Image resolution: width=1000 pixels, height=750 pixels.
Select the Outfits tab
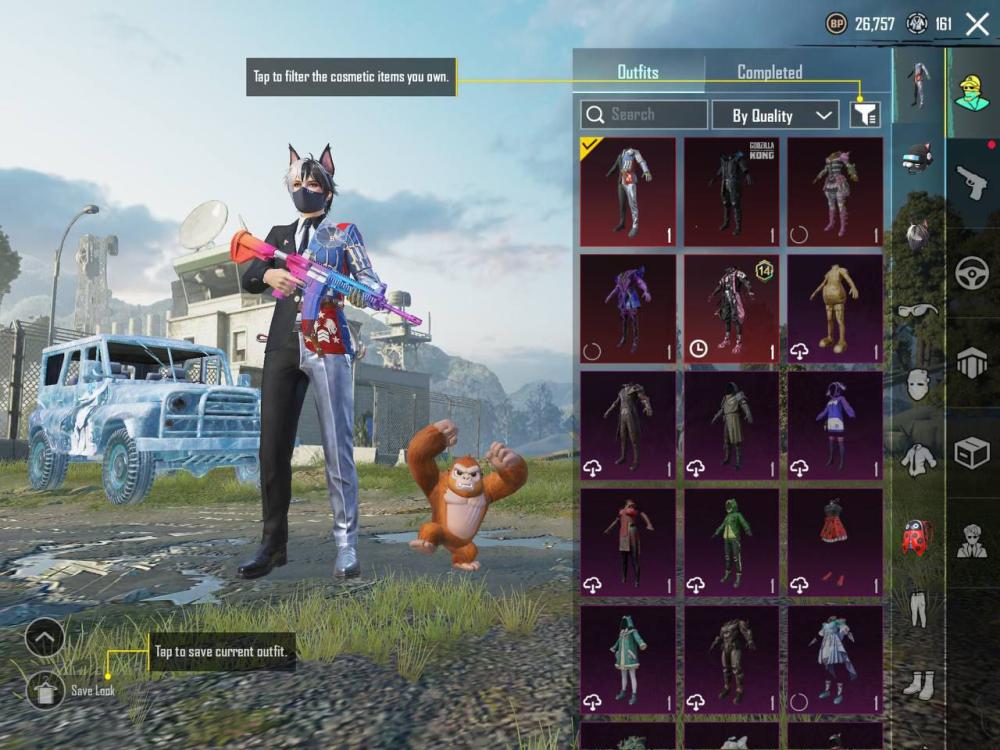click(638, 72)
